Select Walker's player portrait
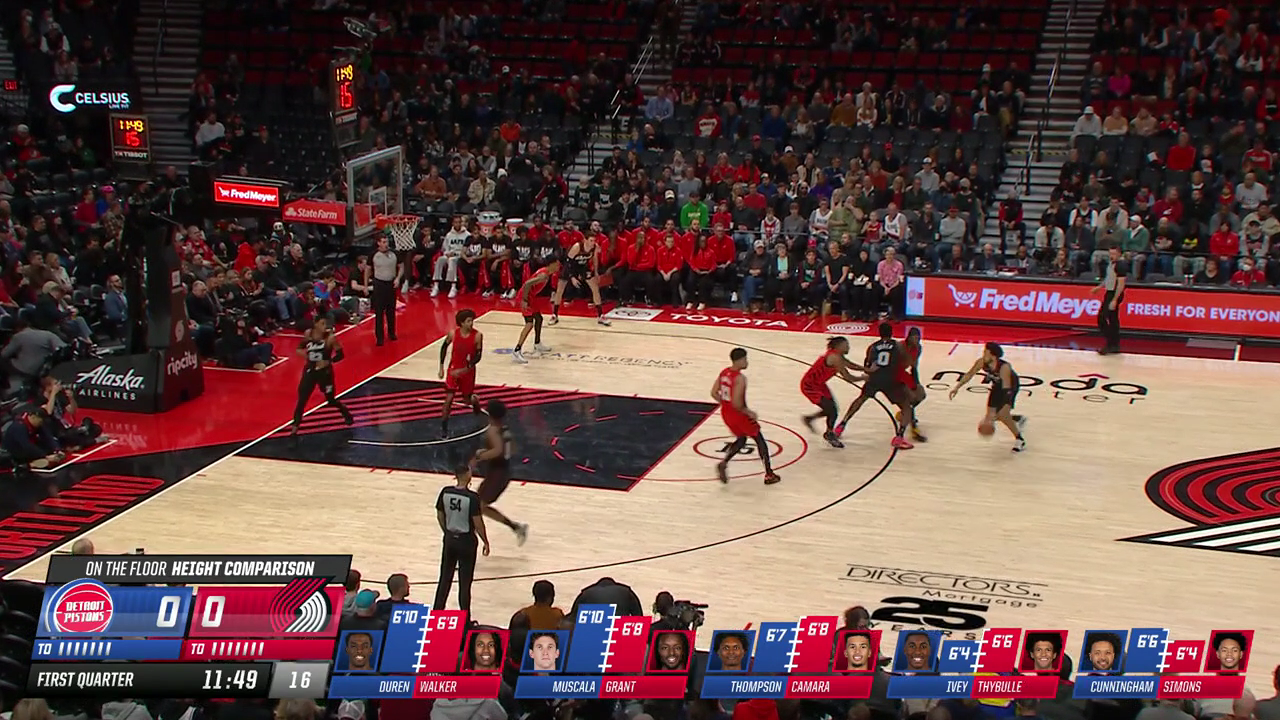 (485, 651)
